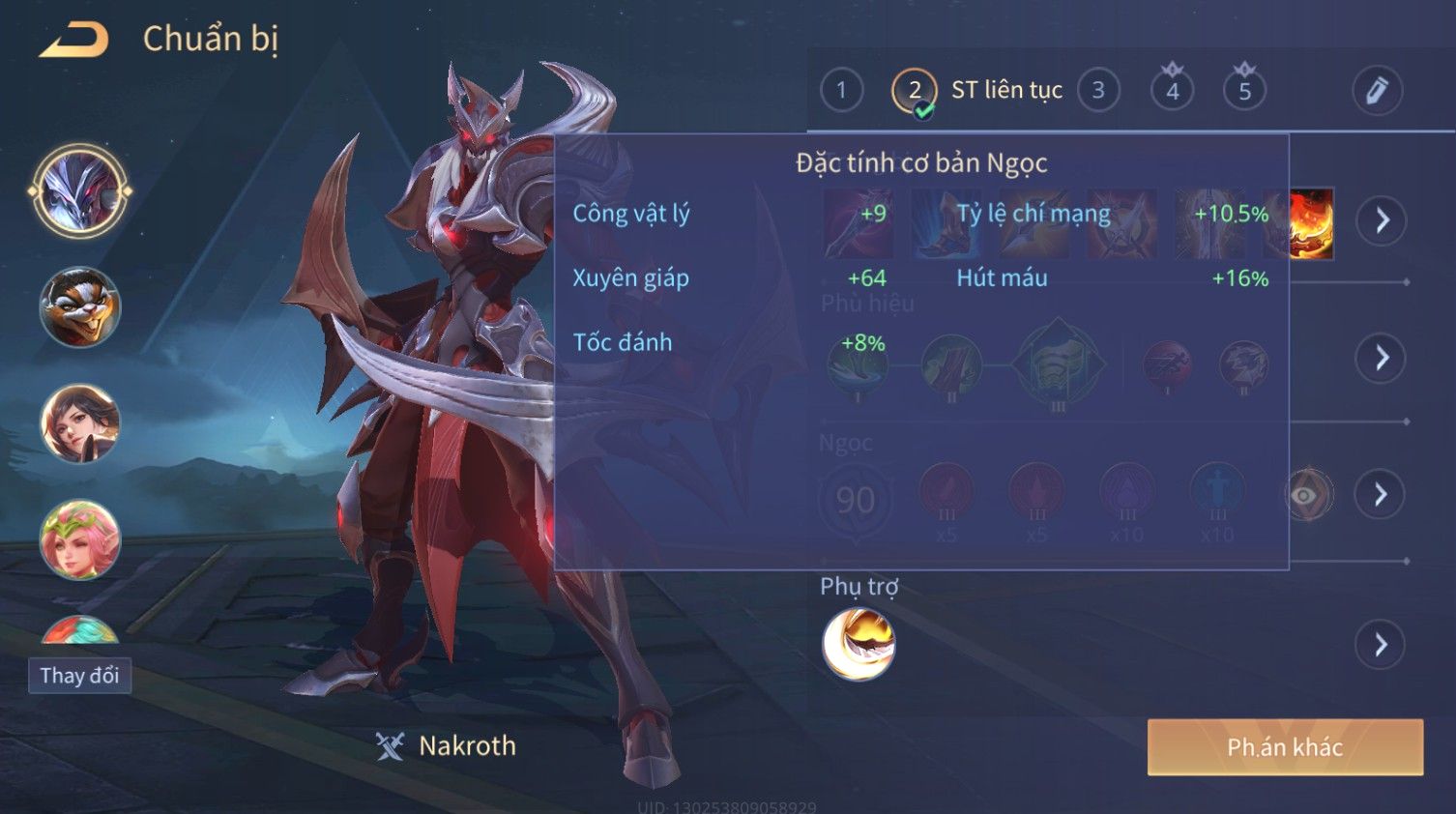Open the equipment row arrow
This screenshot has height=814, width=1456.
1382,220
